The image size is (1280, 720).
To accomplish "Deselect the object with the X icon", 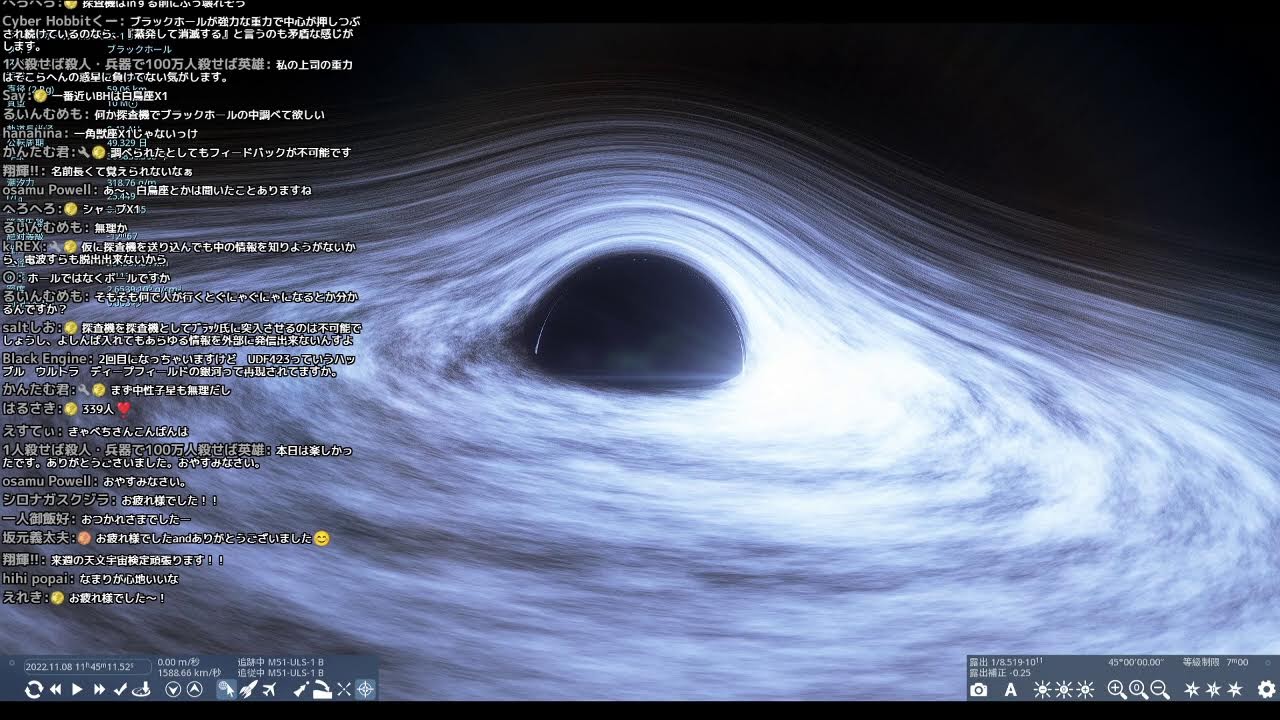I will coord(343,690).
